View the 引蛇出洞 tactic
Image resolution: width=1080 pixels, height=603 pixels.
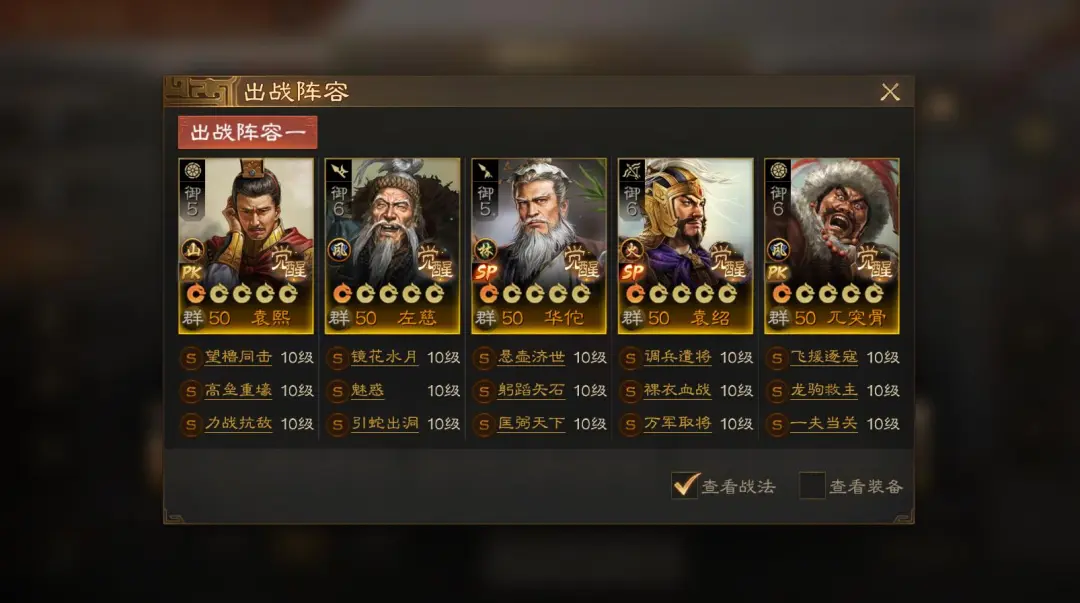[x=384, y=423]
